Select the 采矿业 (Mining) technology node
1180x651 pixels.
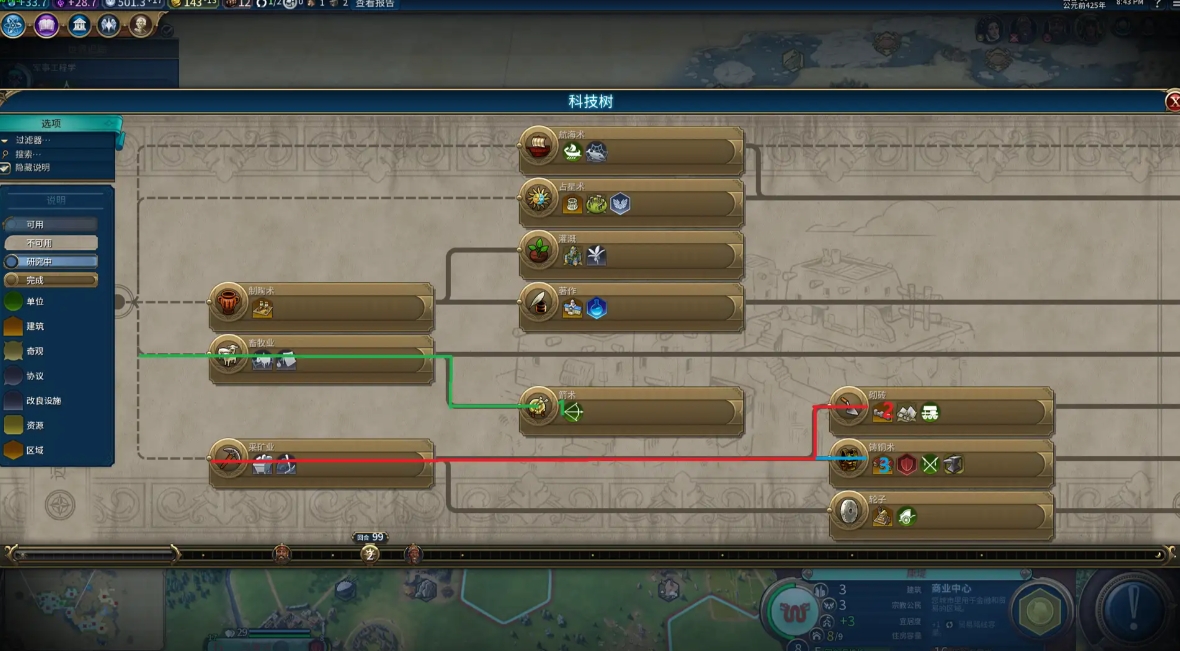click(x=321, y=463)
